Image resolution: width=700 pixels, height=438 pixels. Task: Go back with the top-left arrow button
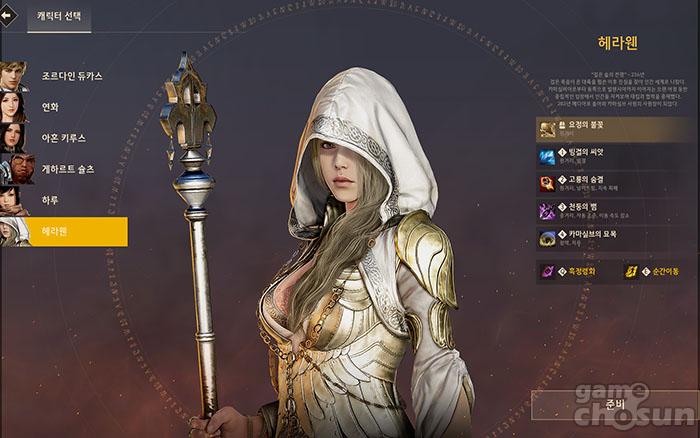[x=10, y=17]
